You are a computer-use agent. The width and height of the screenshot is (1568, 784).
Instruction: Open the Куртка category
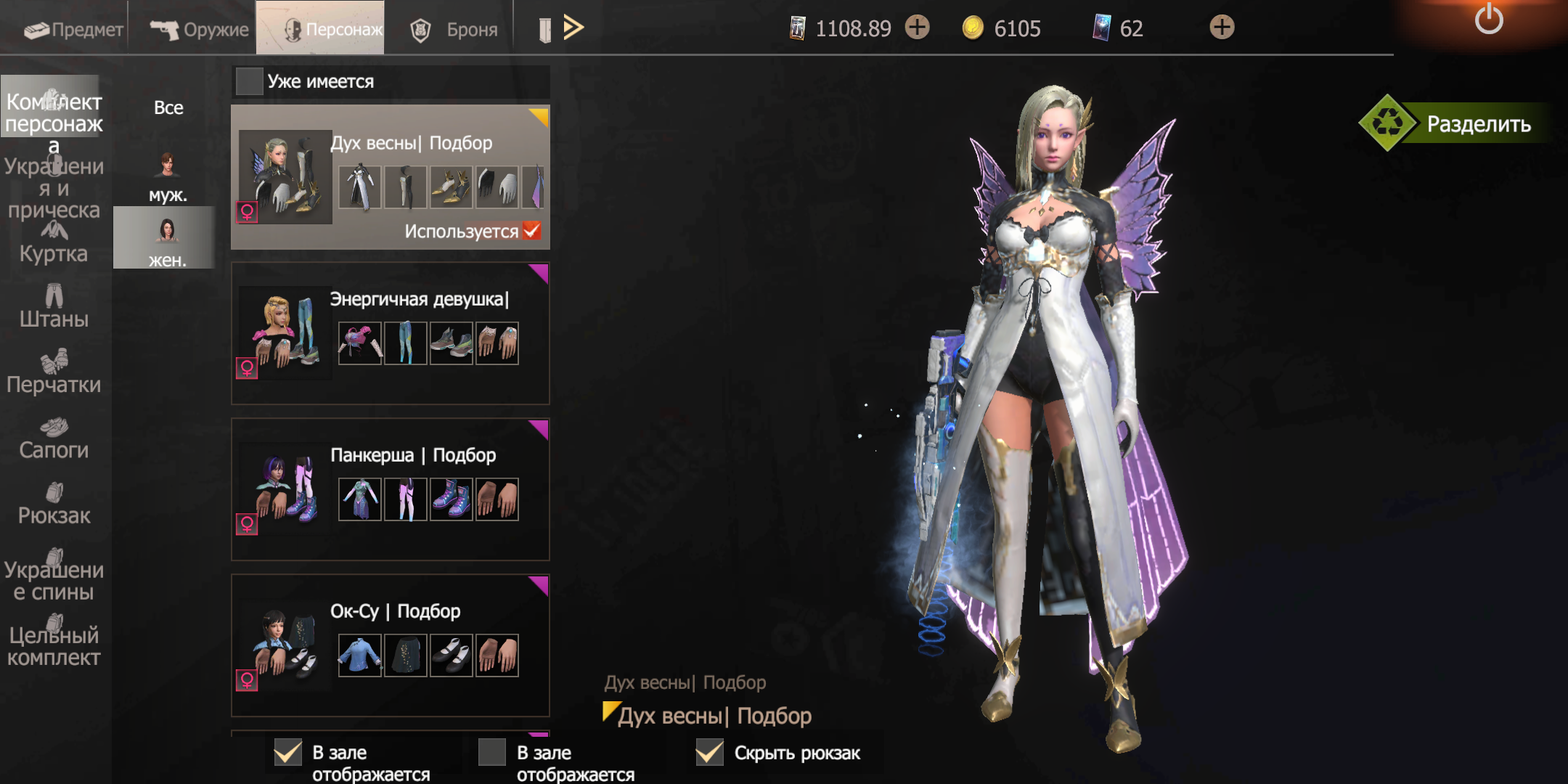pyautogui.click(x=54, y=243)
